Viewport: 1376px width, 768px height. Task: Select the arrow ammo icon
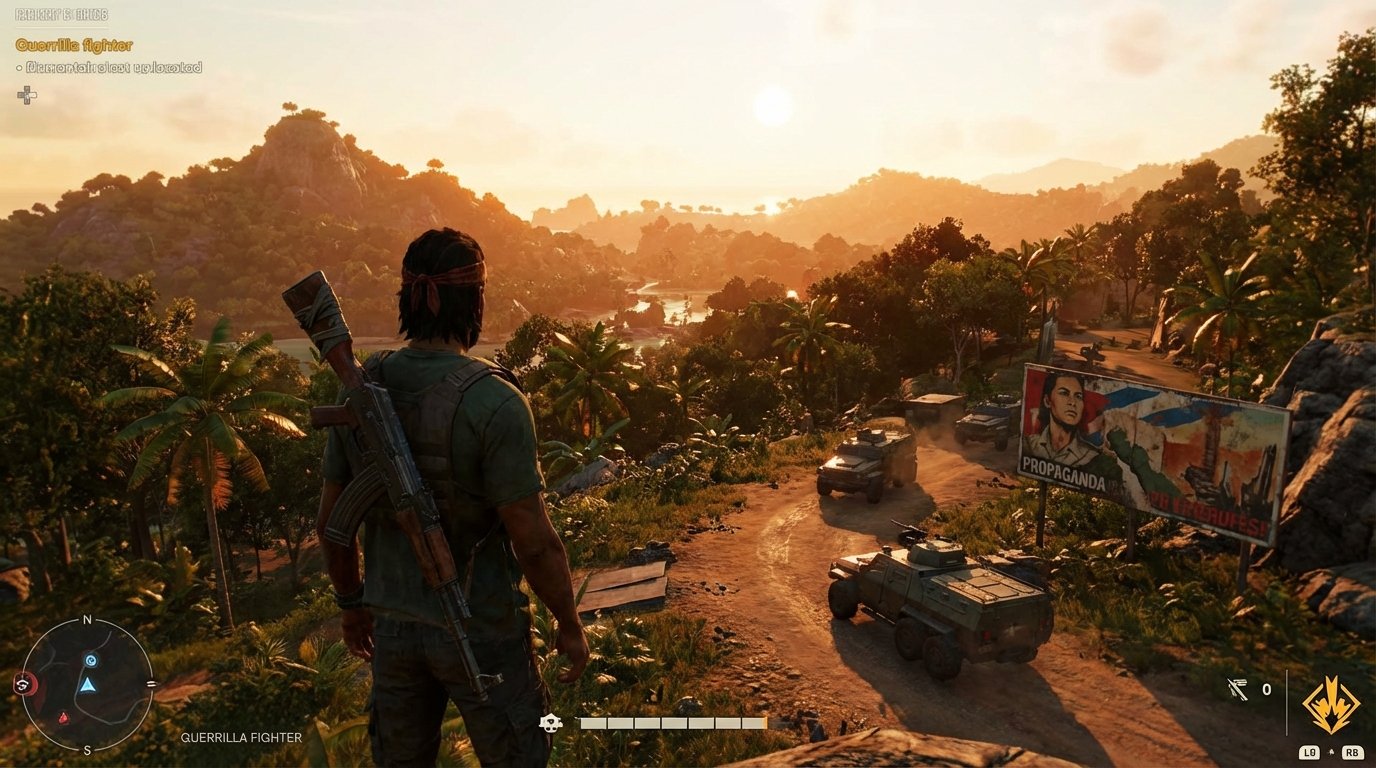point(1238,688)
